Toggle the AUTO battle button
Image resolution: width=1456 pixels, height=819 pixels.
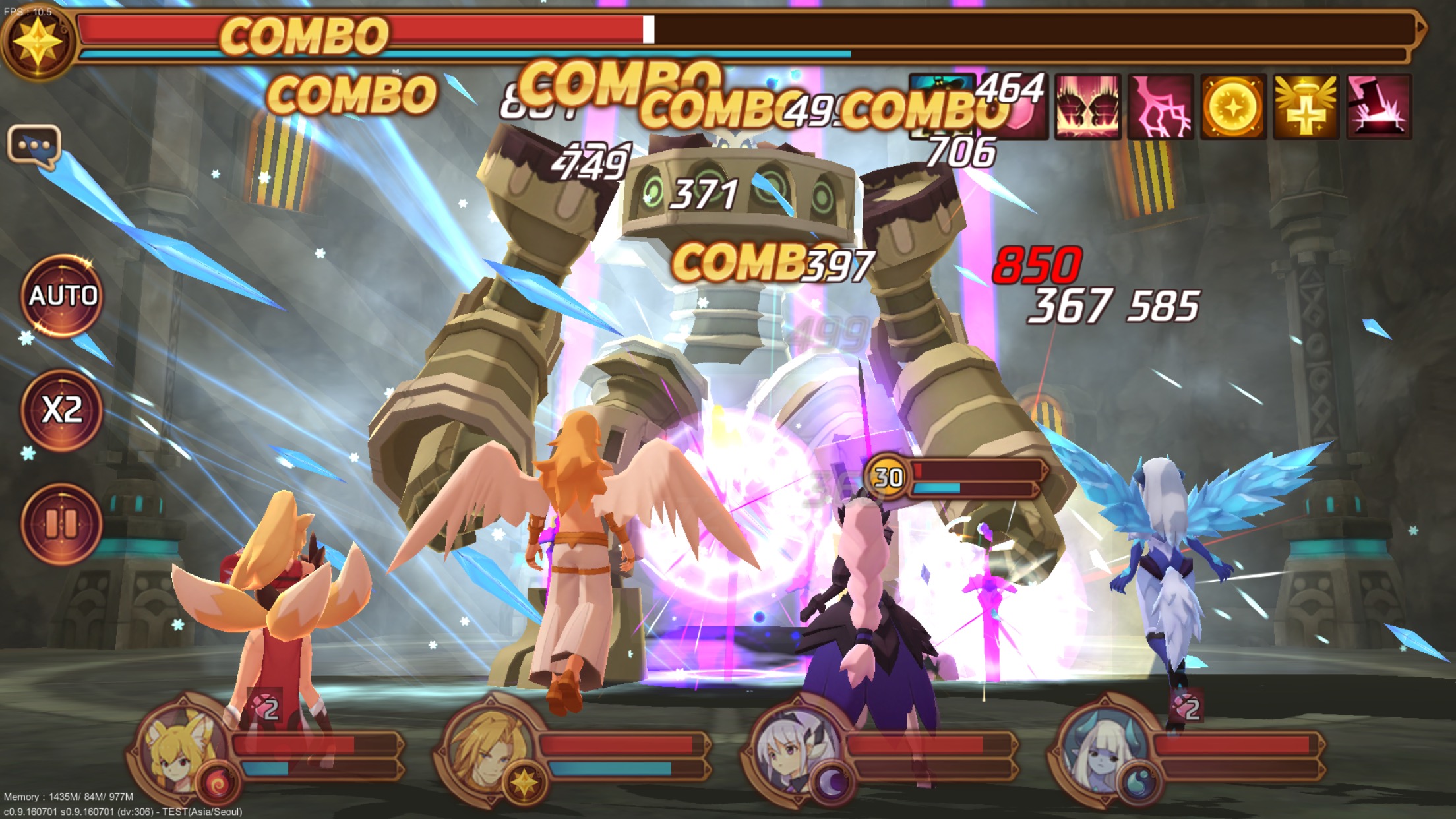pos(63,295)
